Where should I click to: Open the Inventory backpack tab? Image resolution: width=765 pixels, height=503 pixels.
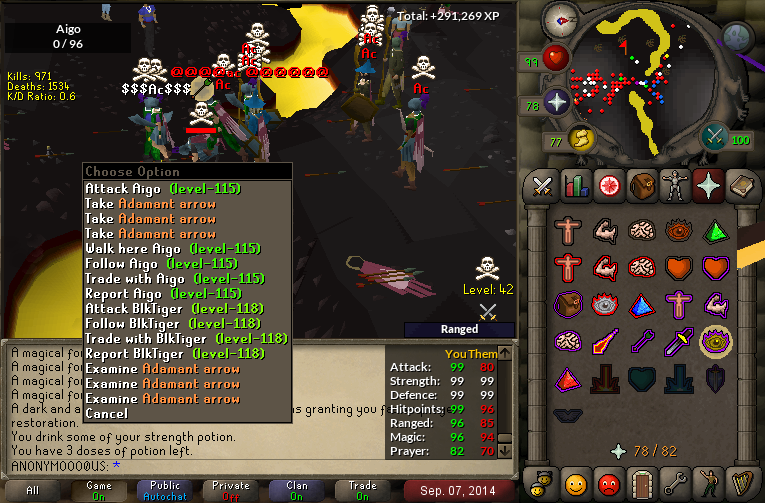[x=640, y=186]
